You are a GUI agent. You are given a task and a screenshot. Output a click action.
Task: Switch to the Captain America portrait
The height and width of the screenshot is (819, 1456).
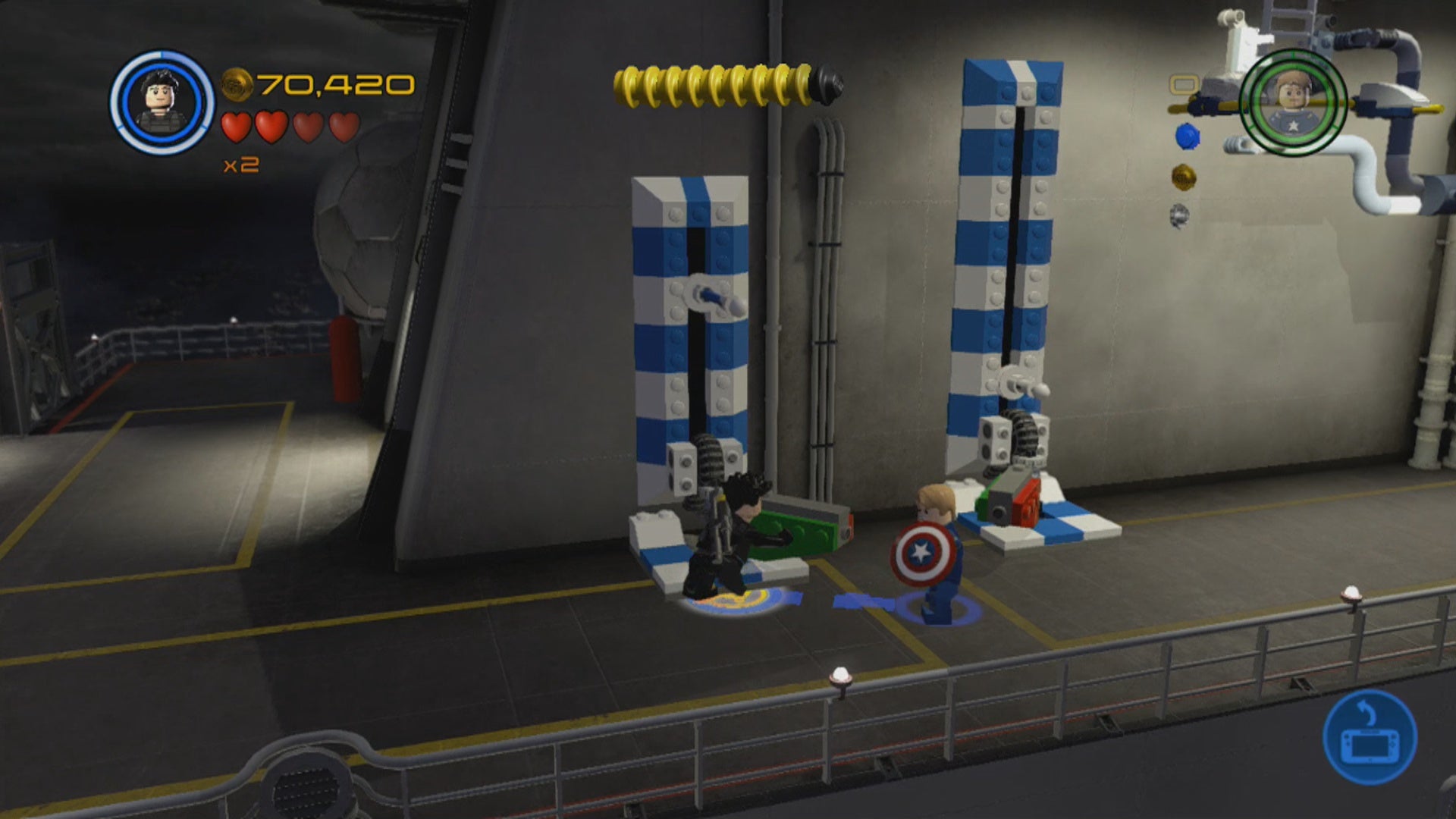[1293, 102]
